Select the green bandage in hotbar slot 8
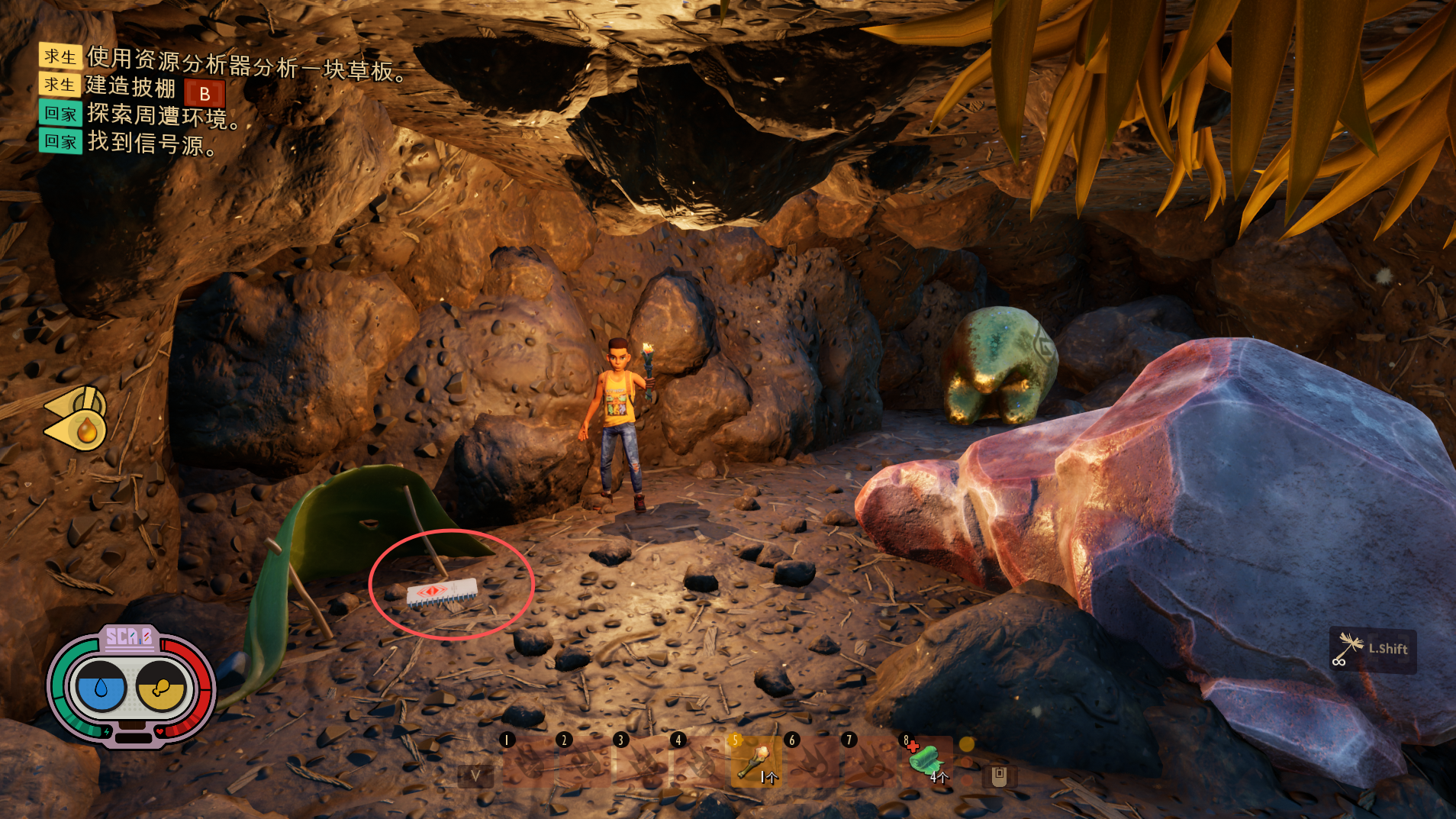 (x=926, y=760)
